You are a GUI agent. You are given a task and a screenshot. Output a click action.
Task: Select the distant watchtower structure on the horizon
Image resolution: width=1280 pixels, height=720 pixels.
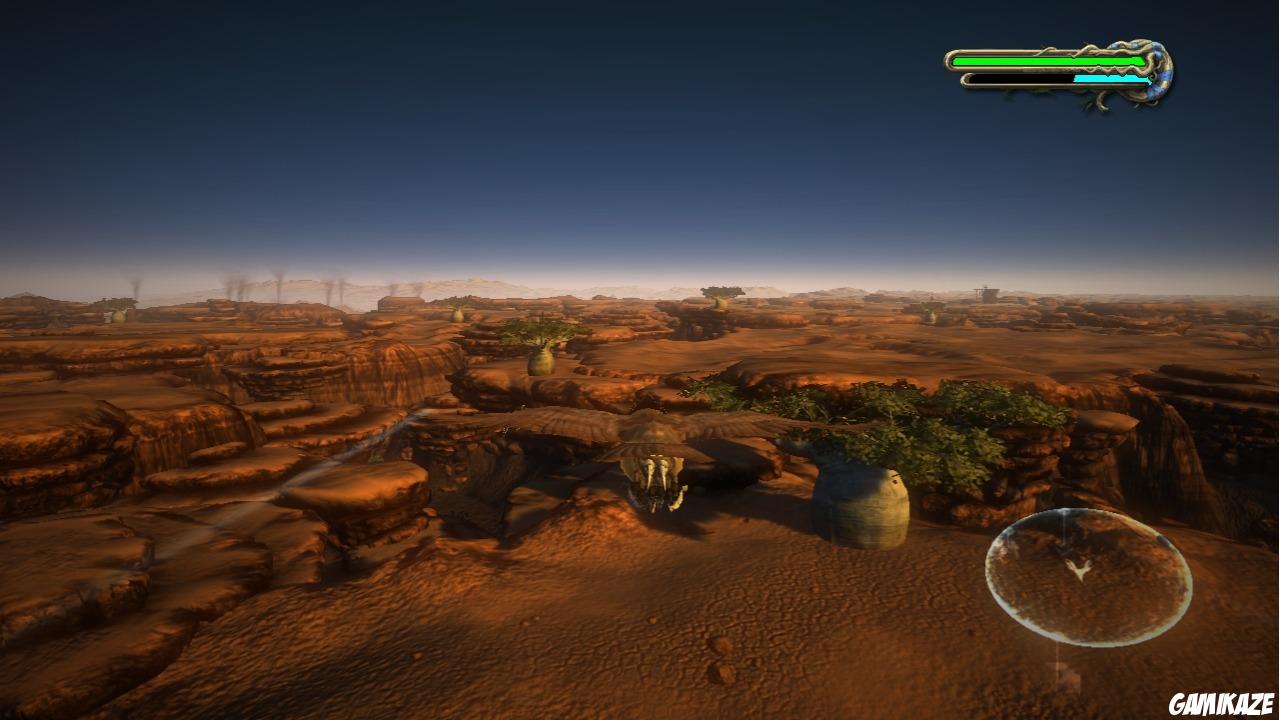(x=985, y=293)
